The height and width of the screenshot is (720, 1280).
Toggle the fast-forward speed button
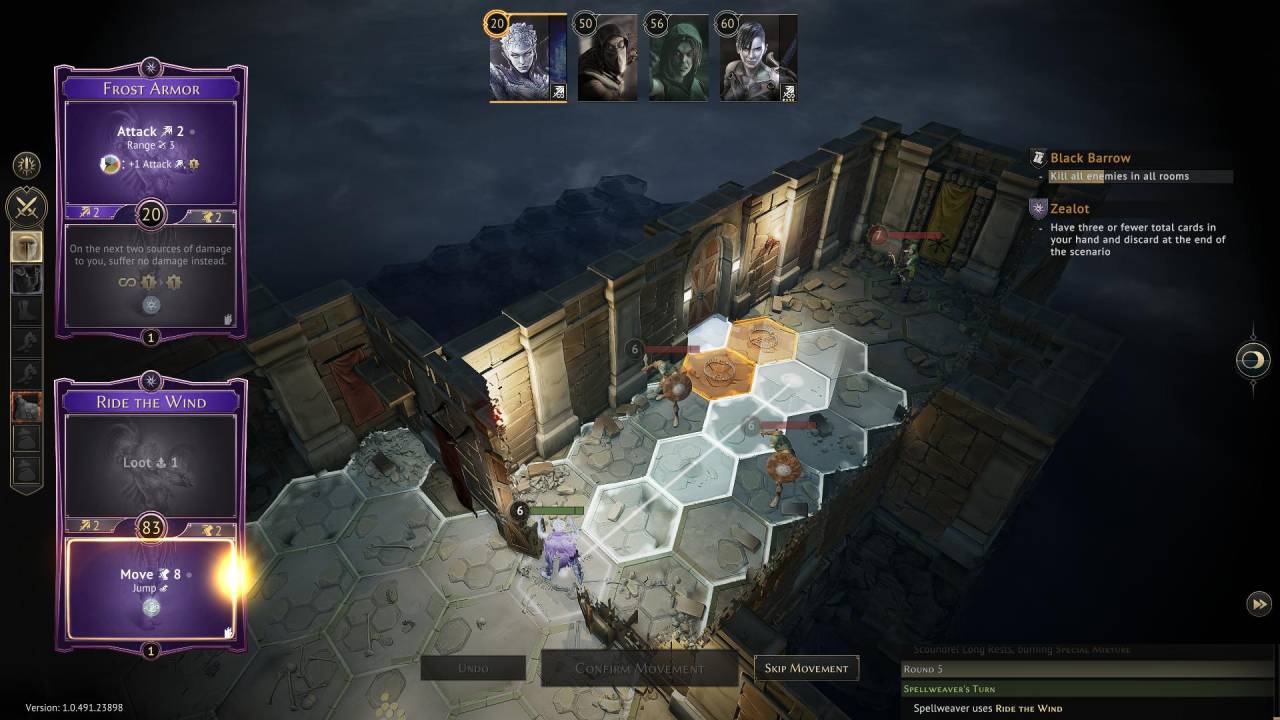point(1258,603)
